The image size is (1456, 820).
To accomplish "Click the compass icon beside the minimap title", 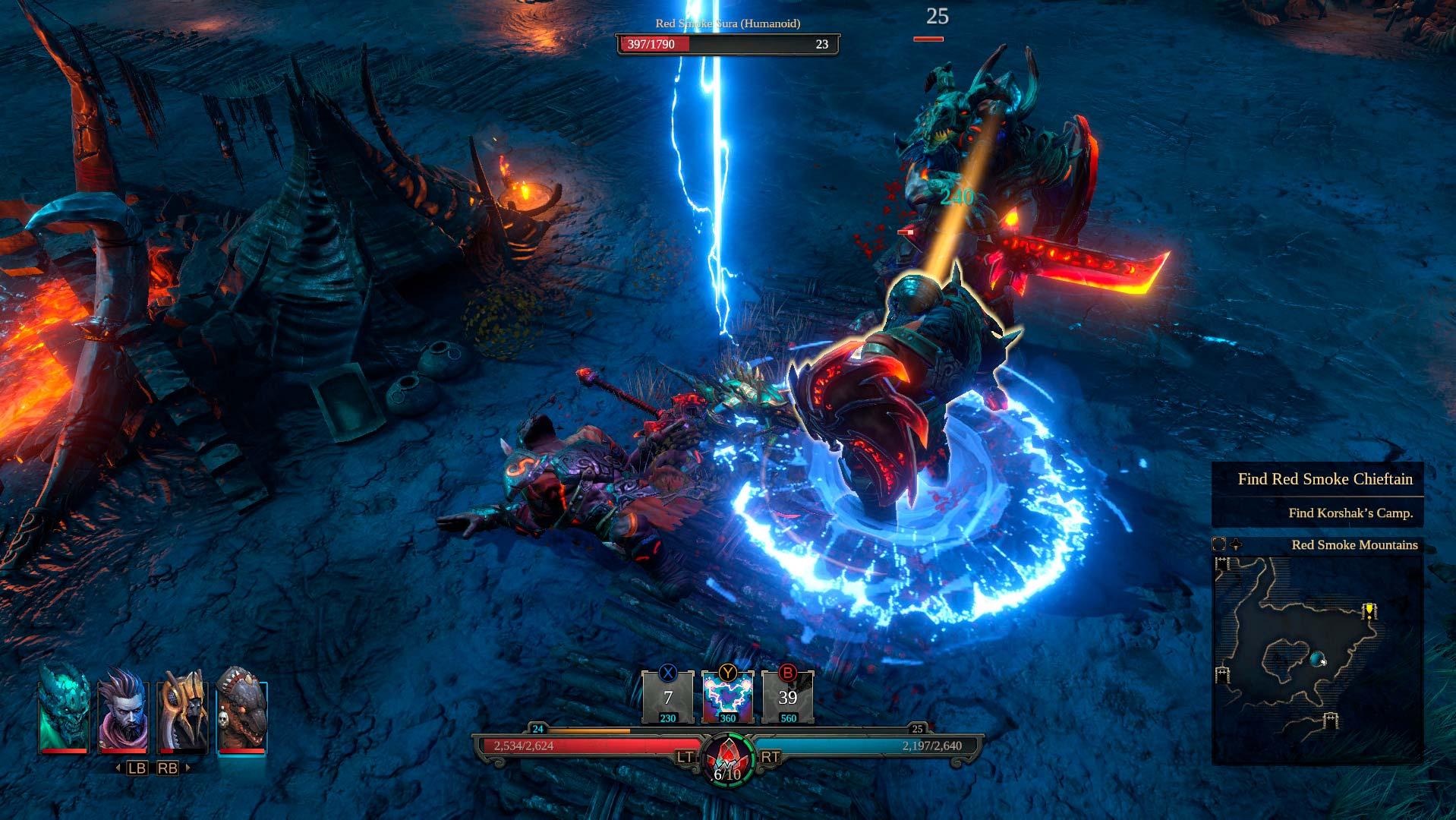I will (1236, 544).
